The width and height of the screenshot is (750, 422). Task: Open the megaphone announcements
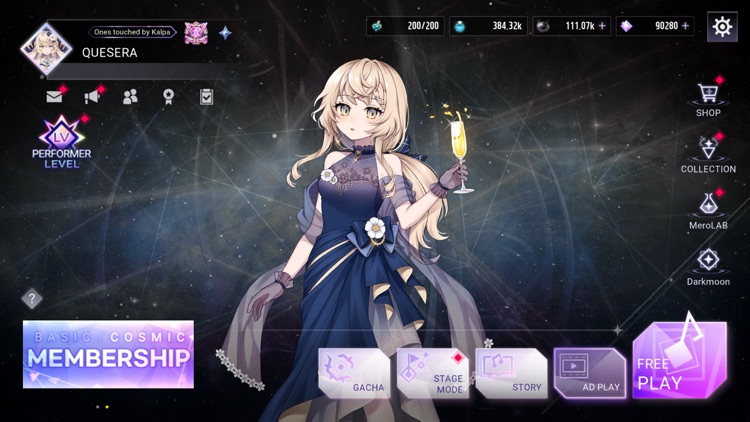tap(92, 97)
